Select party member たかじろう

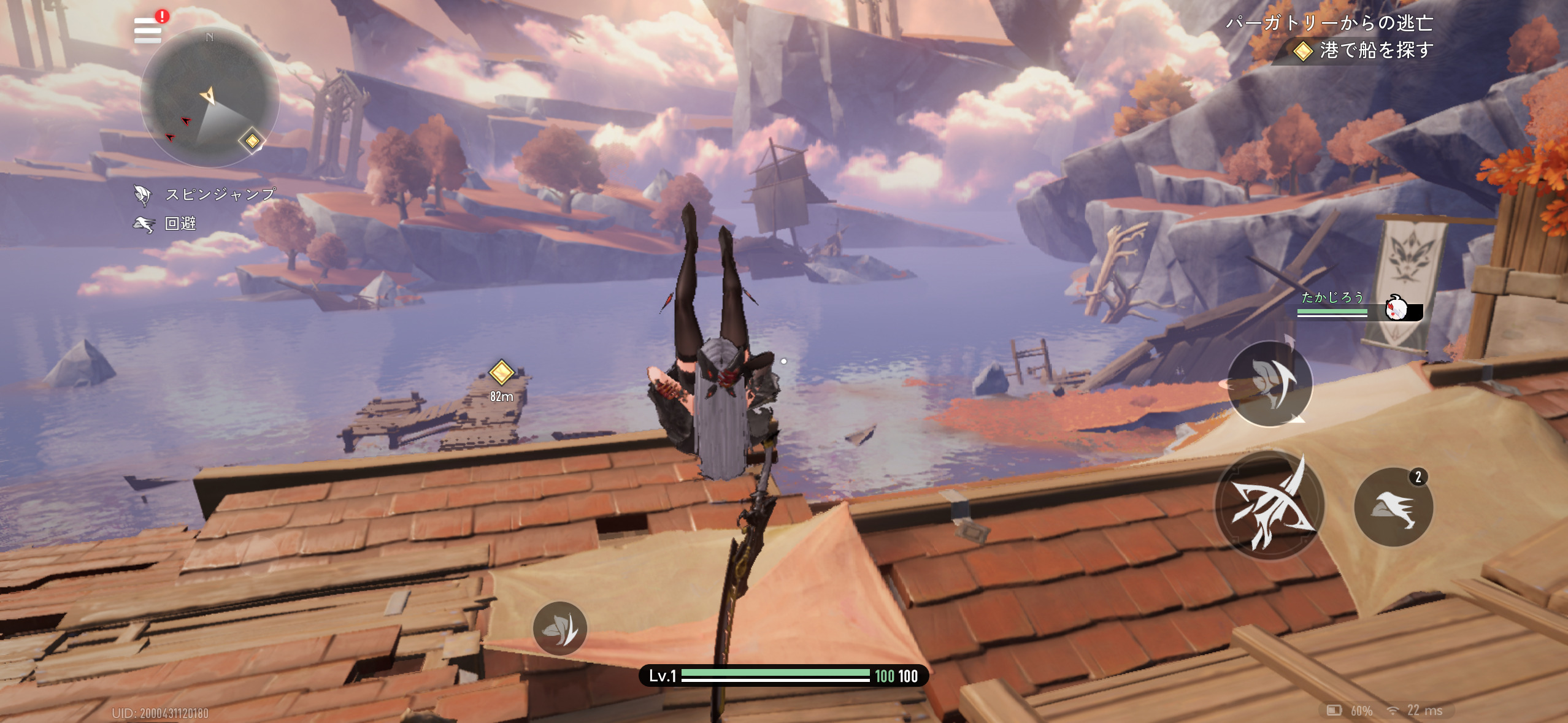(1359, 305)
